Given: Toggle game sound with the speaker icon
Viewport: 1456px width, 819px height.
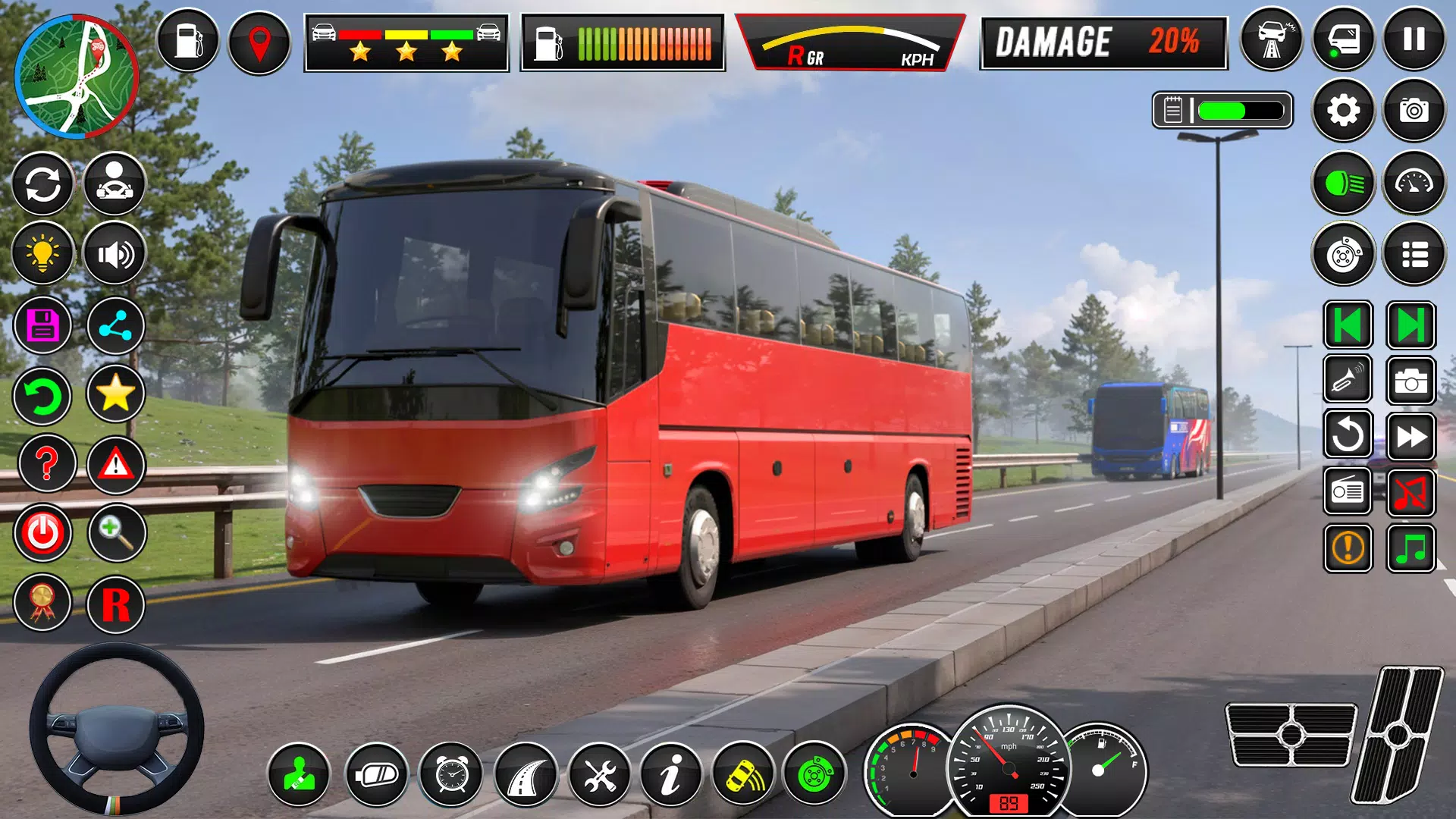Looking at the screenshot, I should pyautogui.click(x=114, y=254).
